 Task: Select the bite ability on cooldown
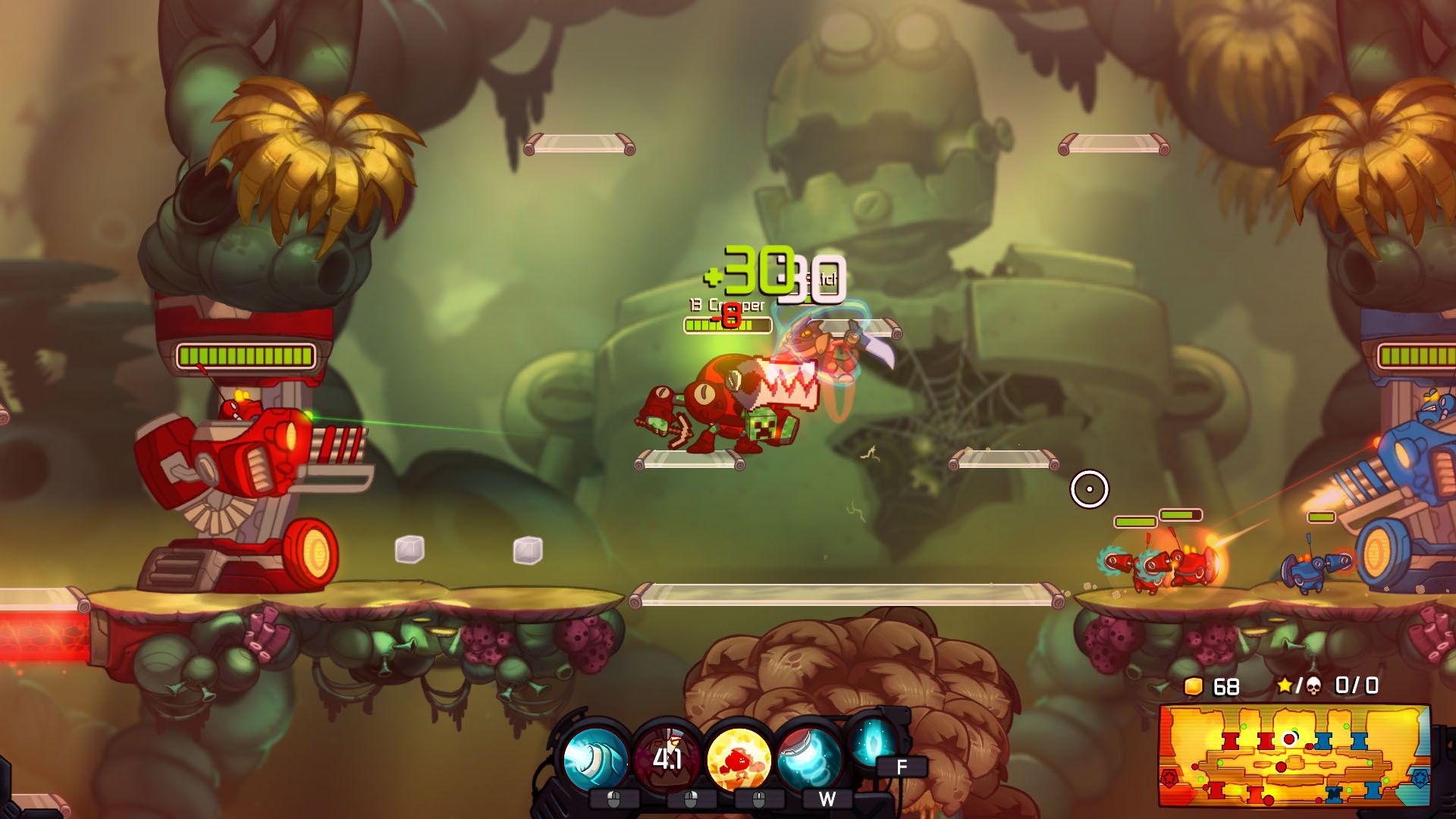click(x=666, y=758)
